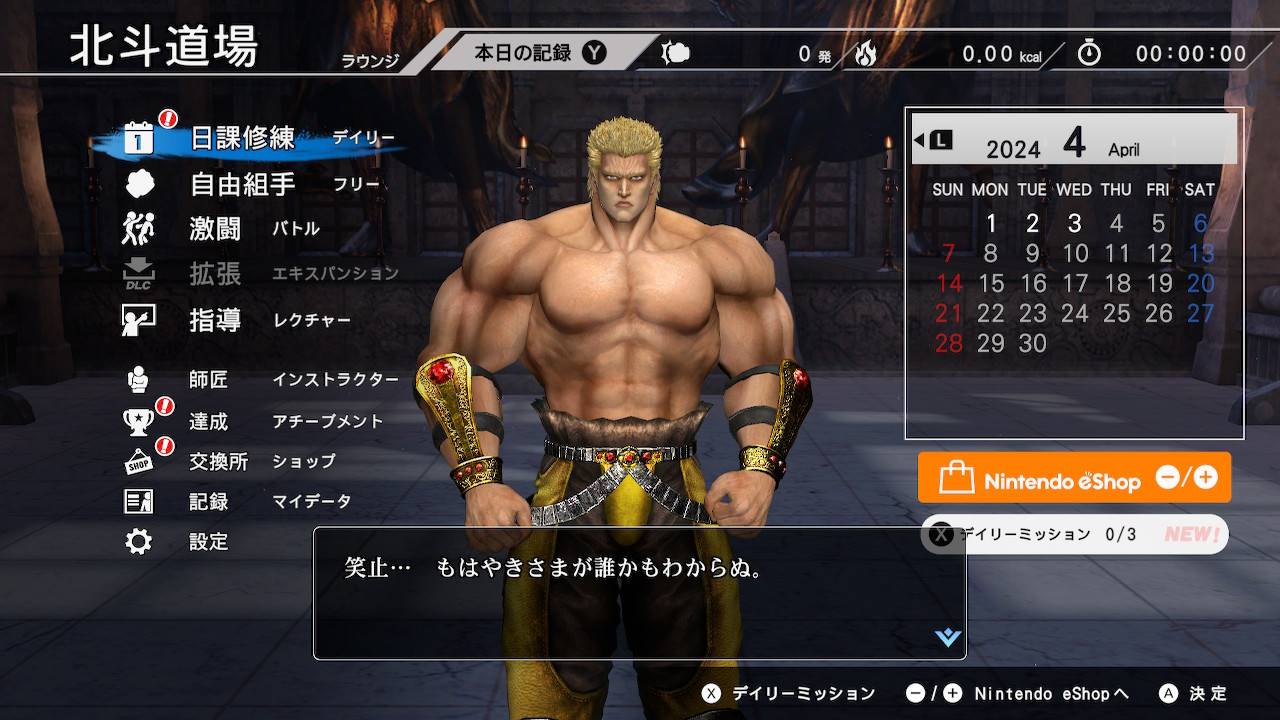1280x720 pixels.
Task: Visit the 交換所 Shop
Action: pos(218,462)
